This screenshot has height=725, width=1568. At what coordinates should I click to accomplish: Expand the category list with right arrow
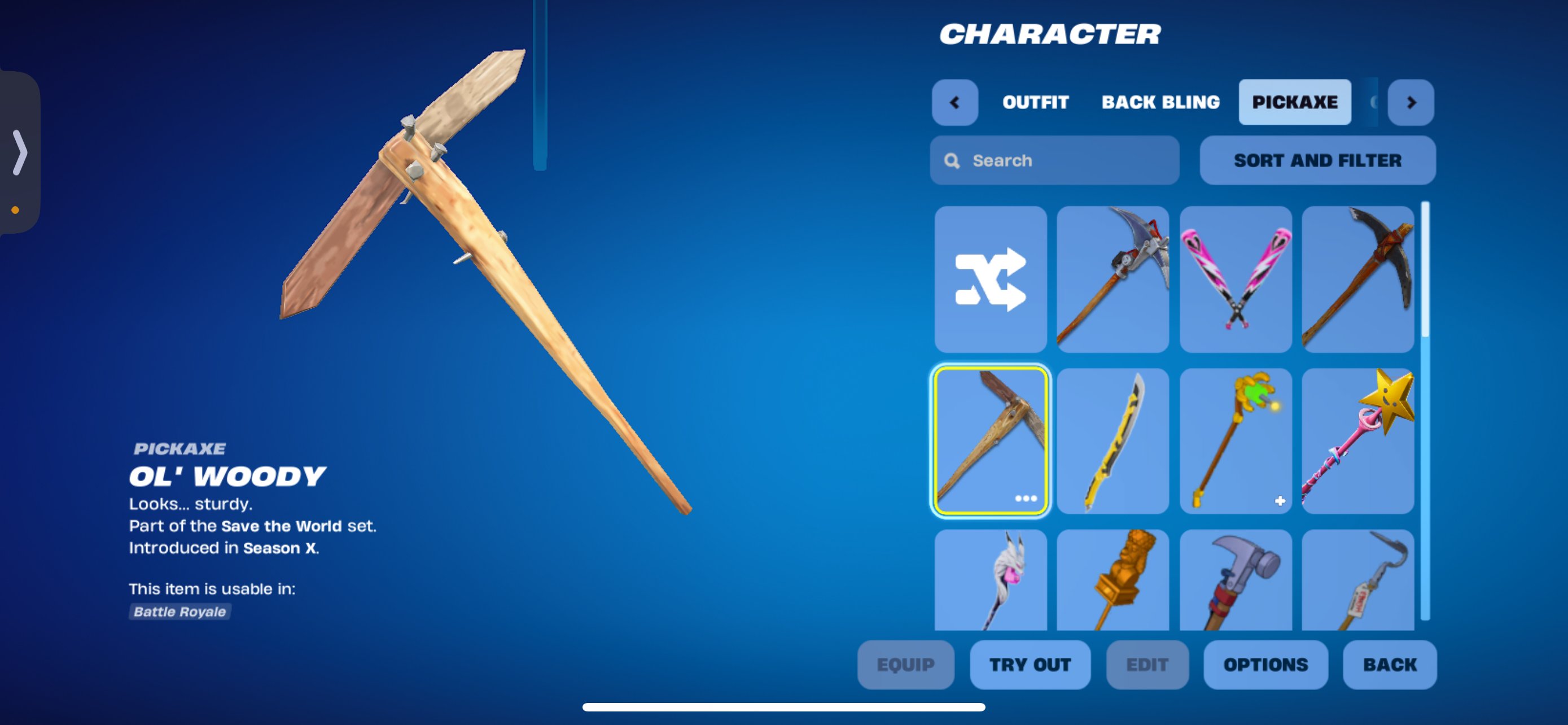coord(1411,102)
